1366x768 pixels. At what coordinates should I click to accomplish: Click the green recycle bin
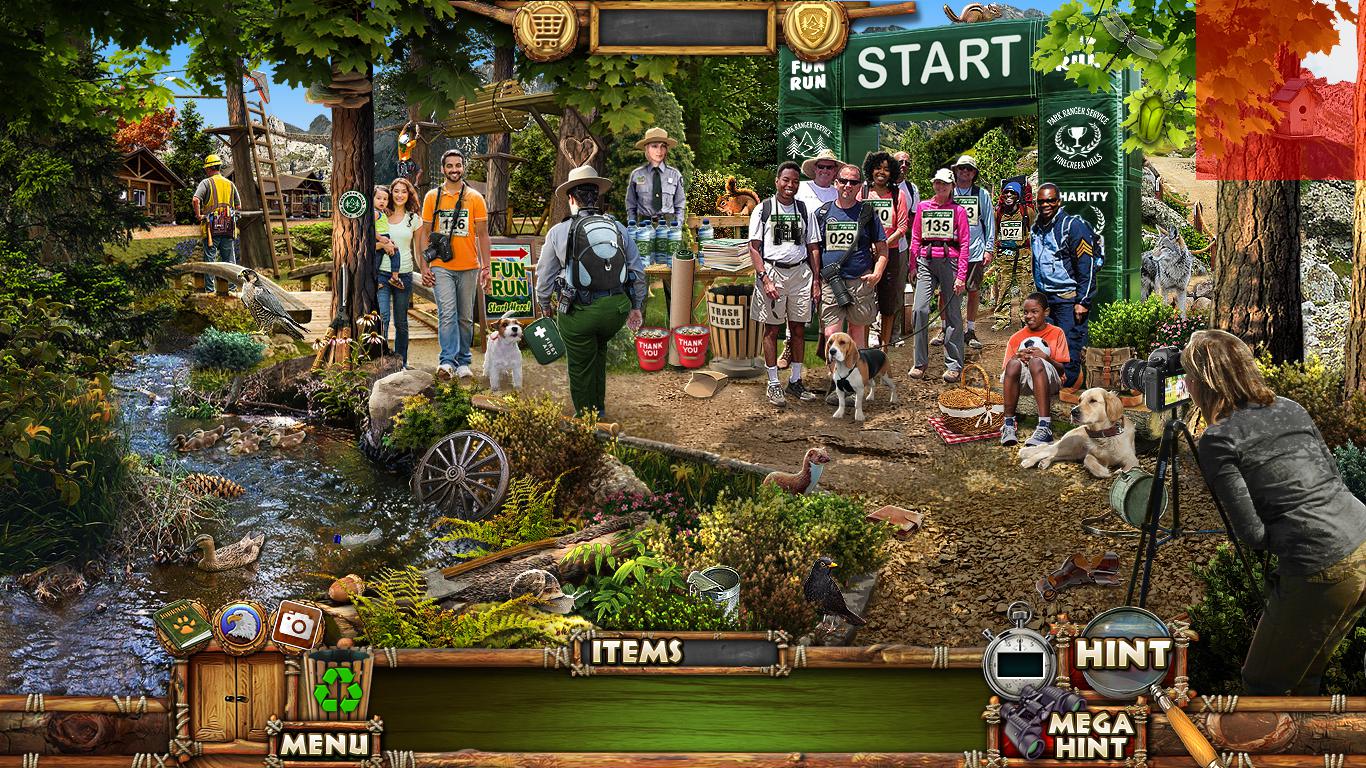pyautogui.click(x=338, y=686)
